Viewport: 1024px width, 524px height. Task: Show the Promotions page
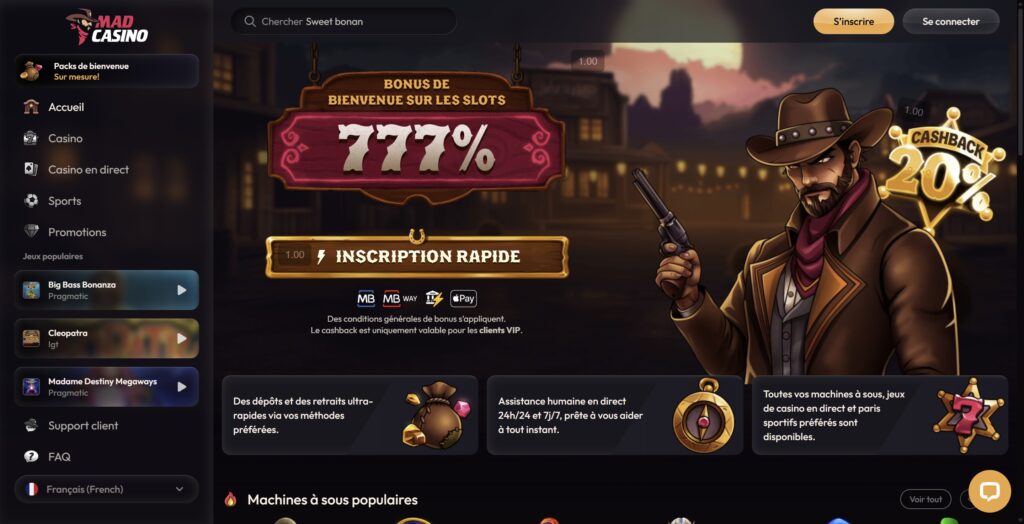tap(77, 232)
